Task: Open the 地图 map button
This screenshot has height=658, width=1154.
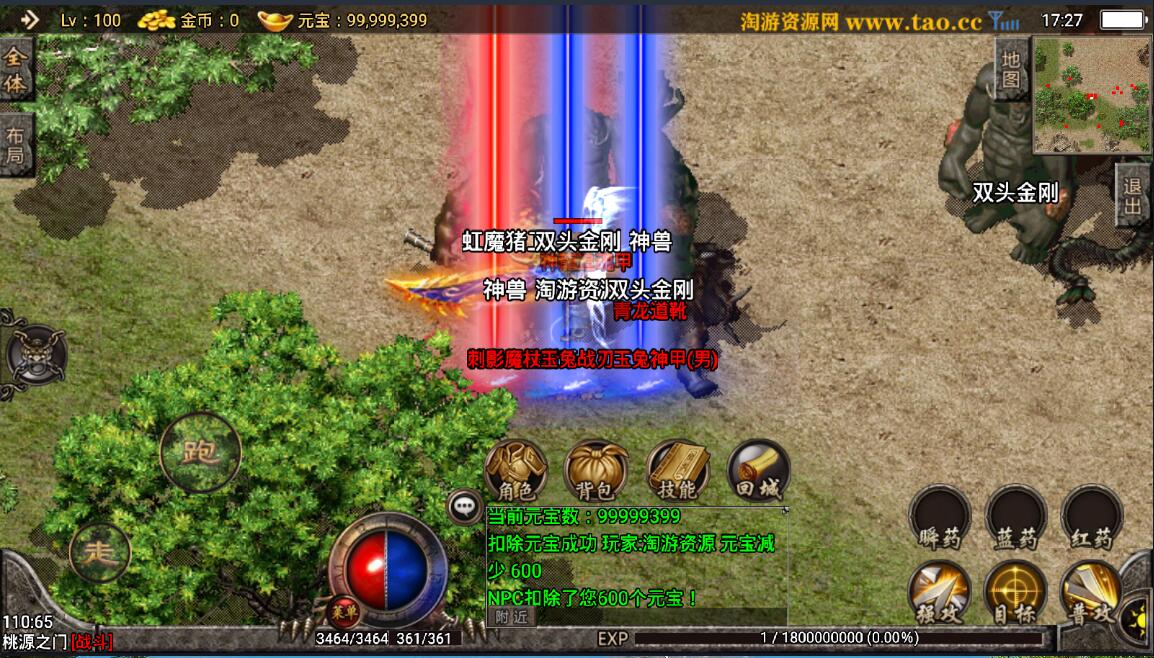Action: (1012, 70)
